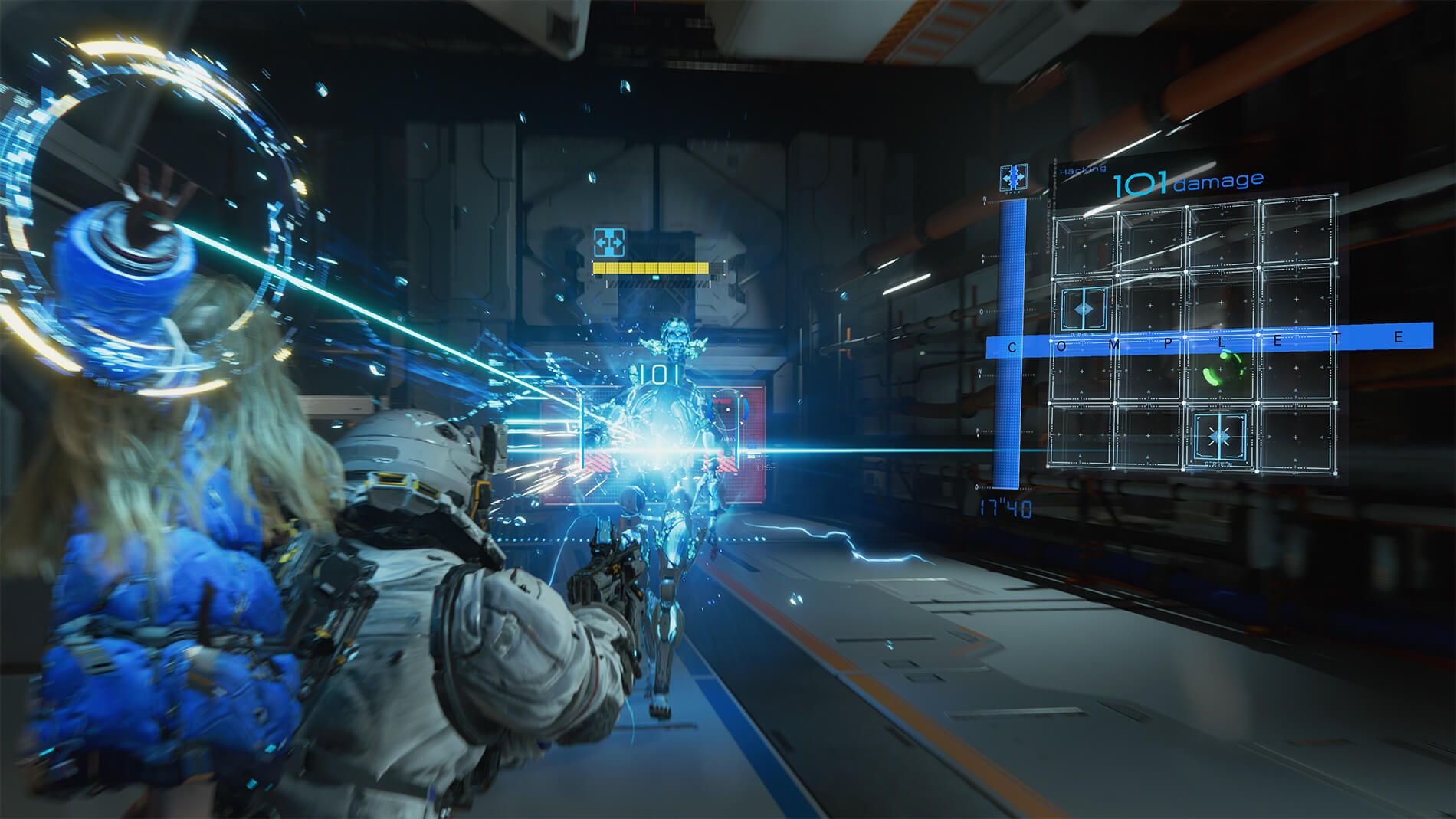
Task: Click the open-armor icon above the hacking gauge
Action: click(1013, 178)
